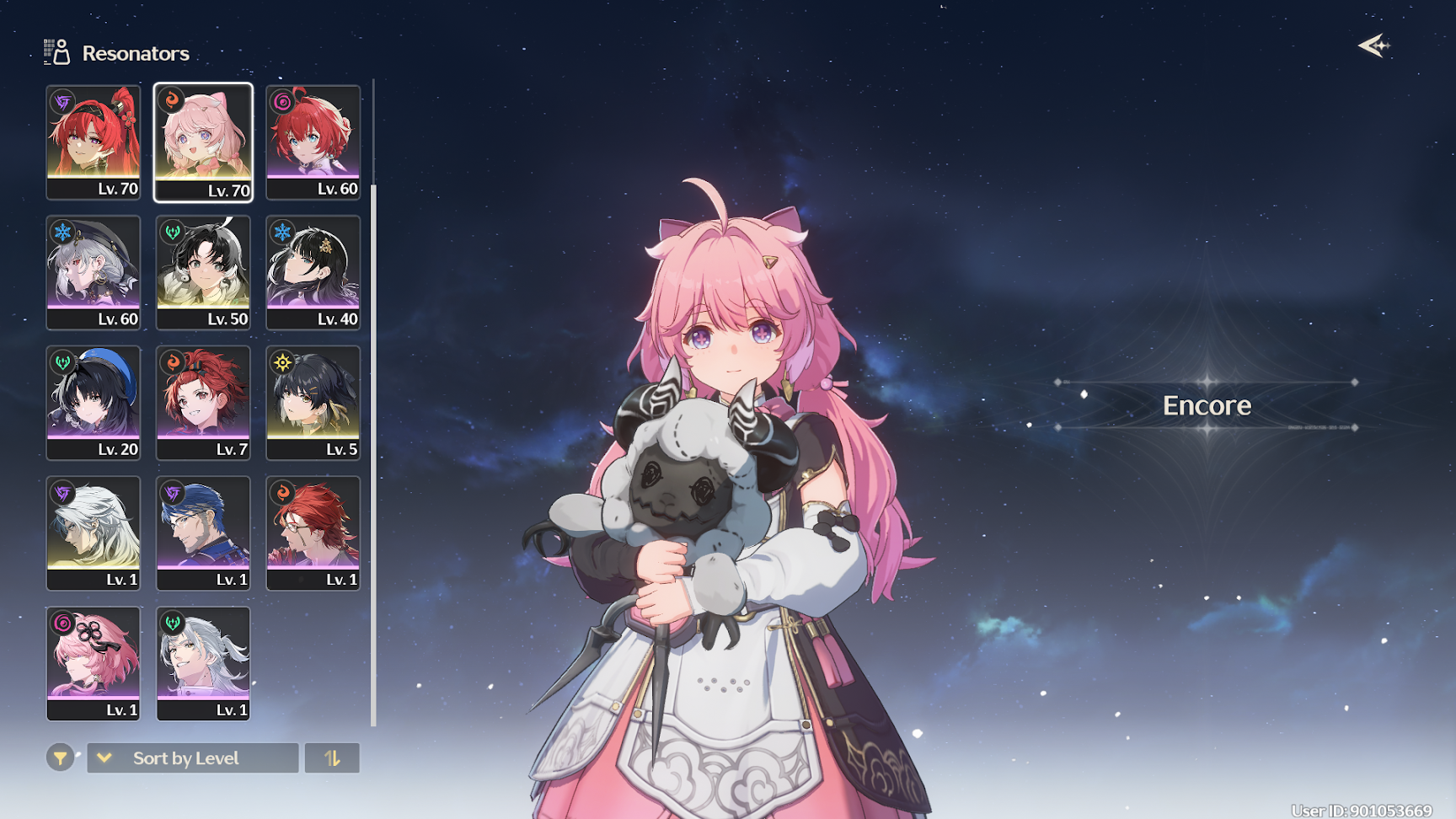
Task: Pick the blue-haired Lv. 1 resonator
Action: coord(203,533)
